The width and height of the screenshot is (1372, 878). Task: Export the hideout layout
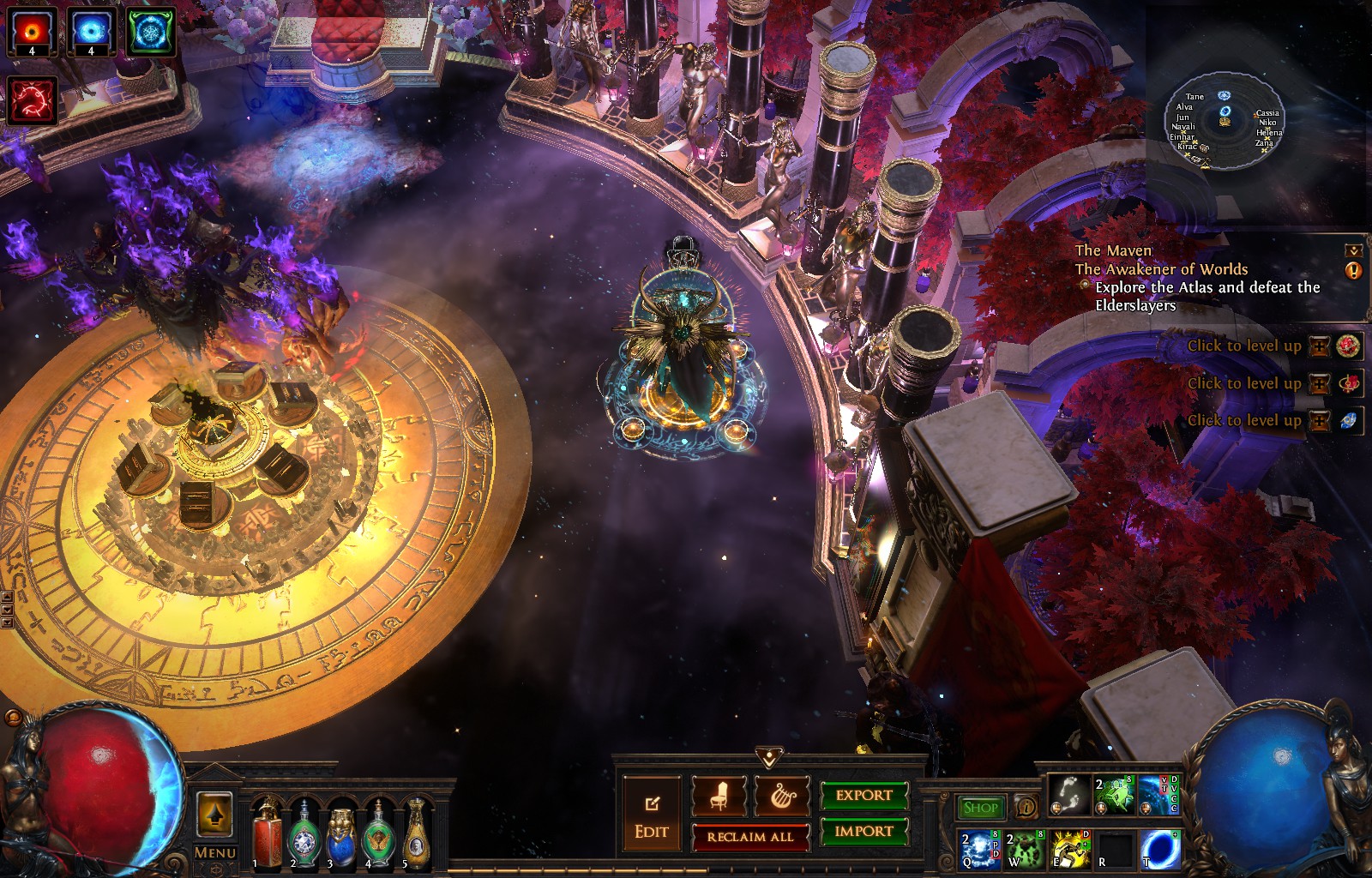click(864, 796)
